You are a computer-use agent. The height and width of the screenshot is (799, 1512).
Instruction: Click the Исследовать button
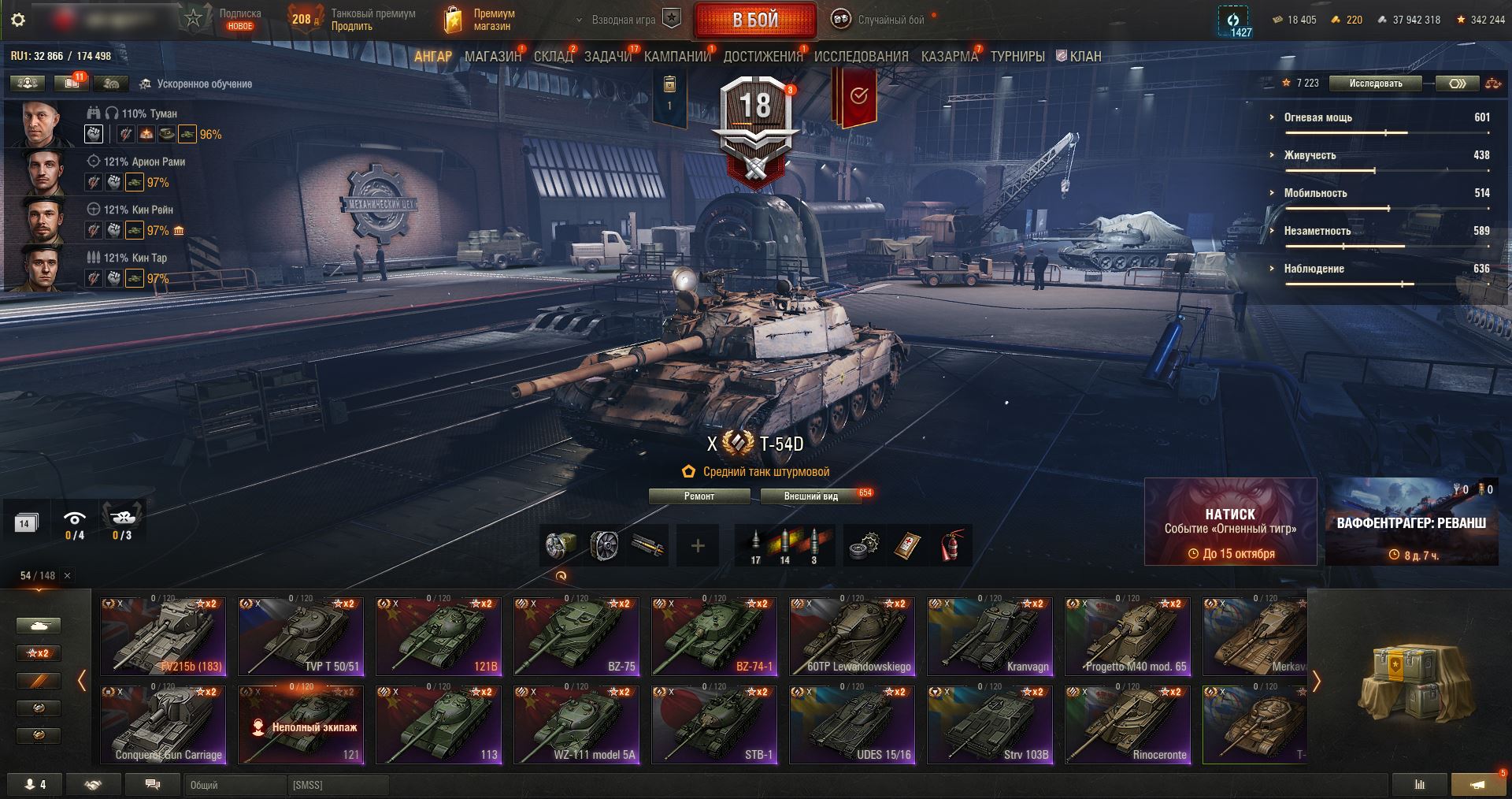(x=1375, y=84)
